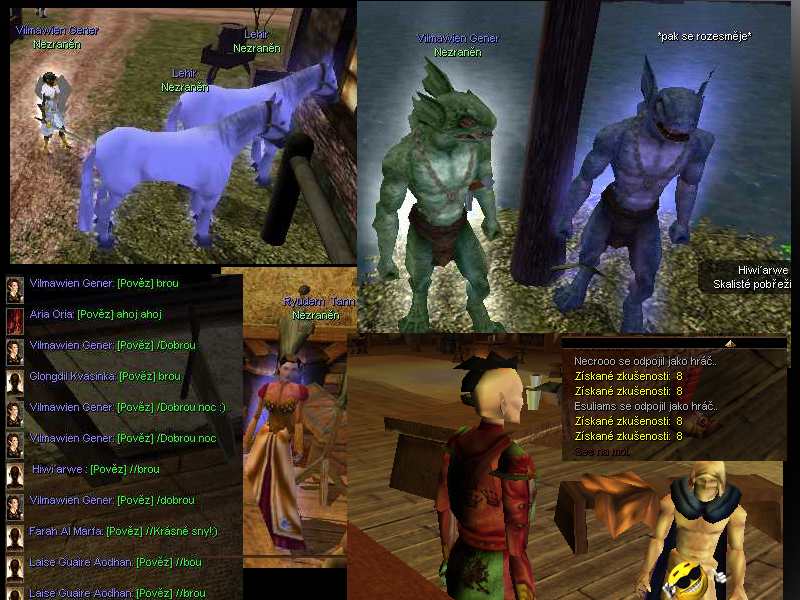Select Aria Oria's "ahoj ahoj" chat line
This screenshot has height=600, width=800.
[96, 314]
